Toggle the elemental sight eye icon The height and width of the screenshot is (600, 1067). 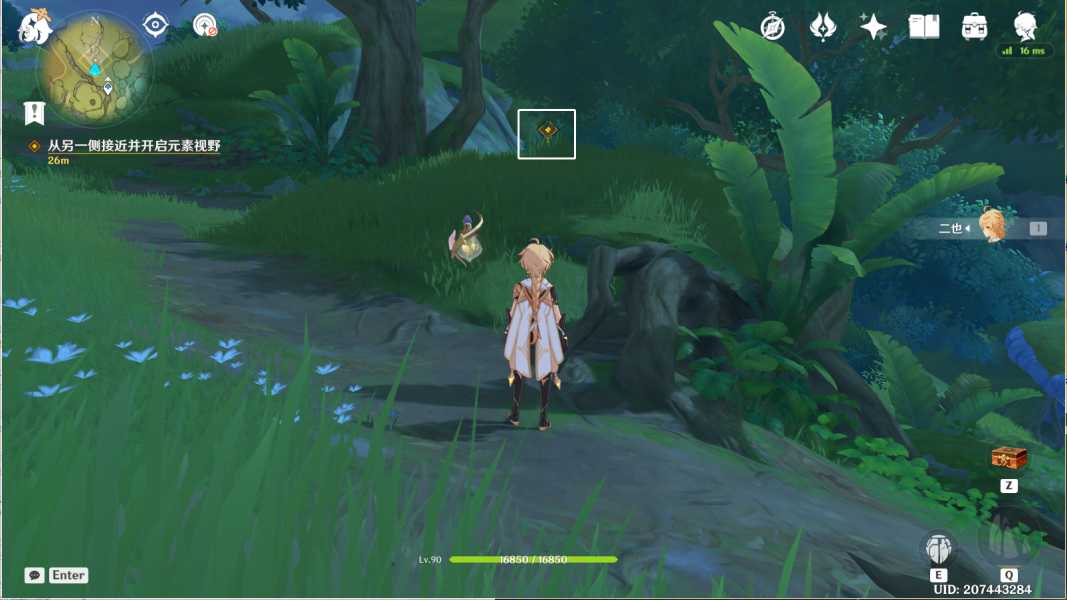(x=156, y=25)
